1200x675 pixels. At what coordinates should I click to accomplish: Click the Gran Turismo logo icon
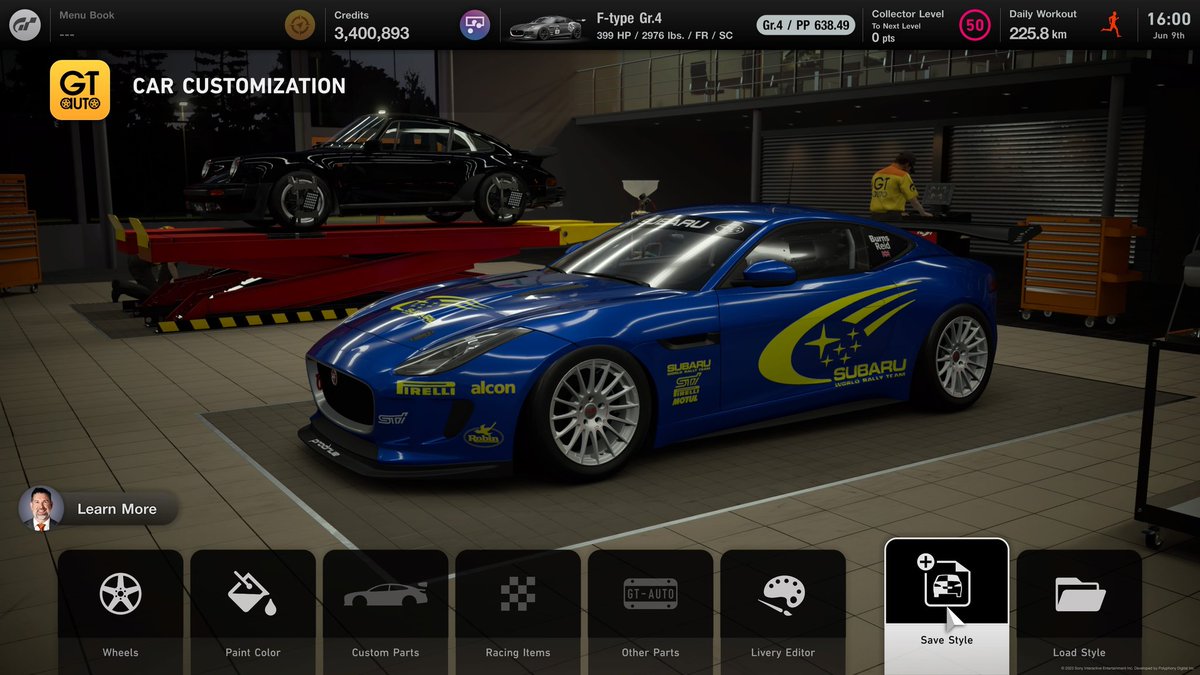(x=25, y=24)
